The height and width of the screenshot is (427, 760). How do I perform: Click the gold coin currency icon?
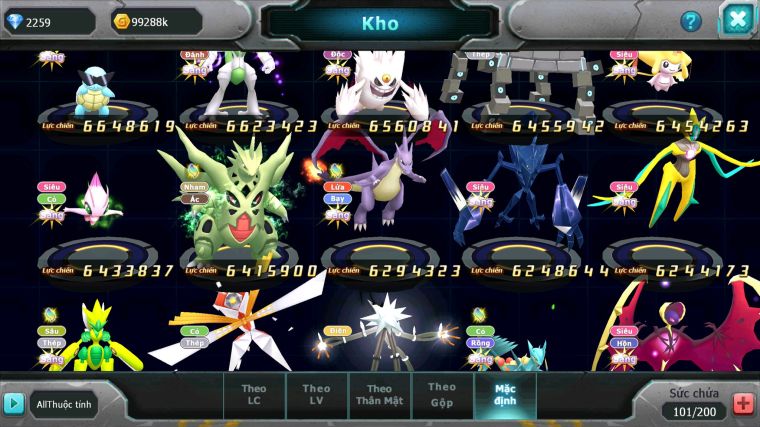tap(122, 21)
